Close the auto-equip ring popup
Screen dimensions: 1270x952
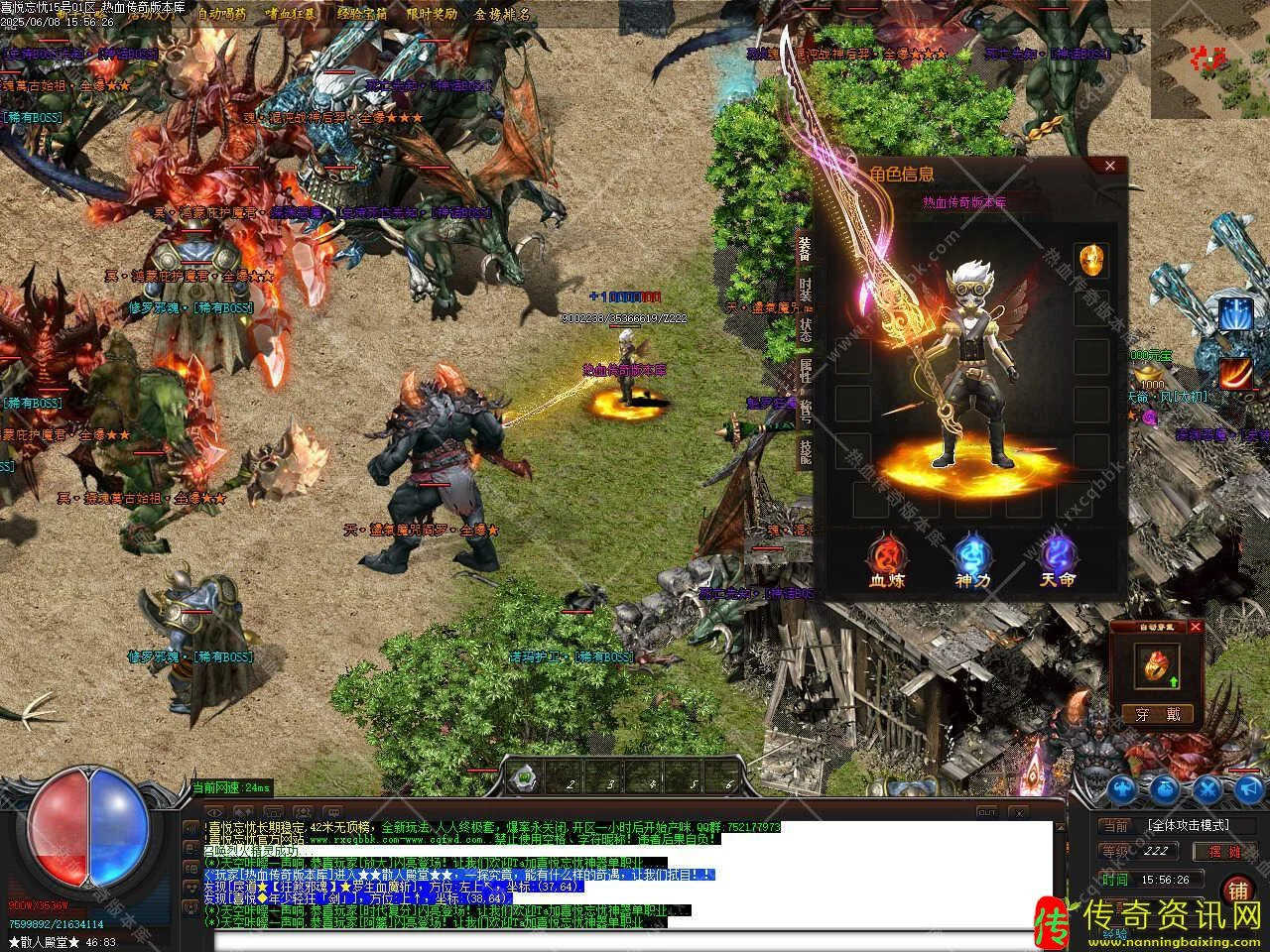click(1196, 627)
